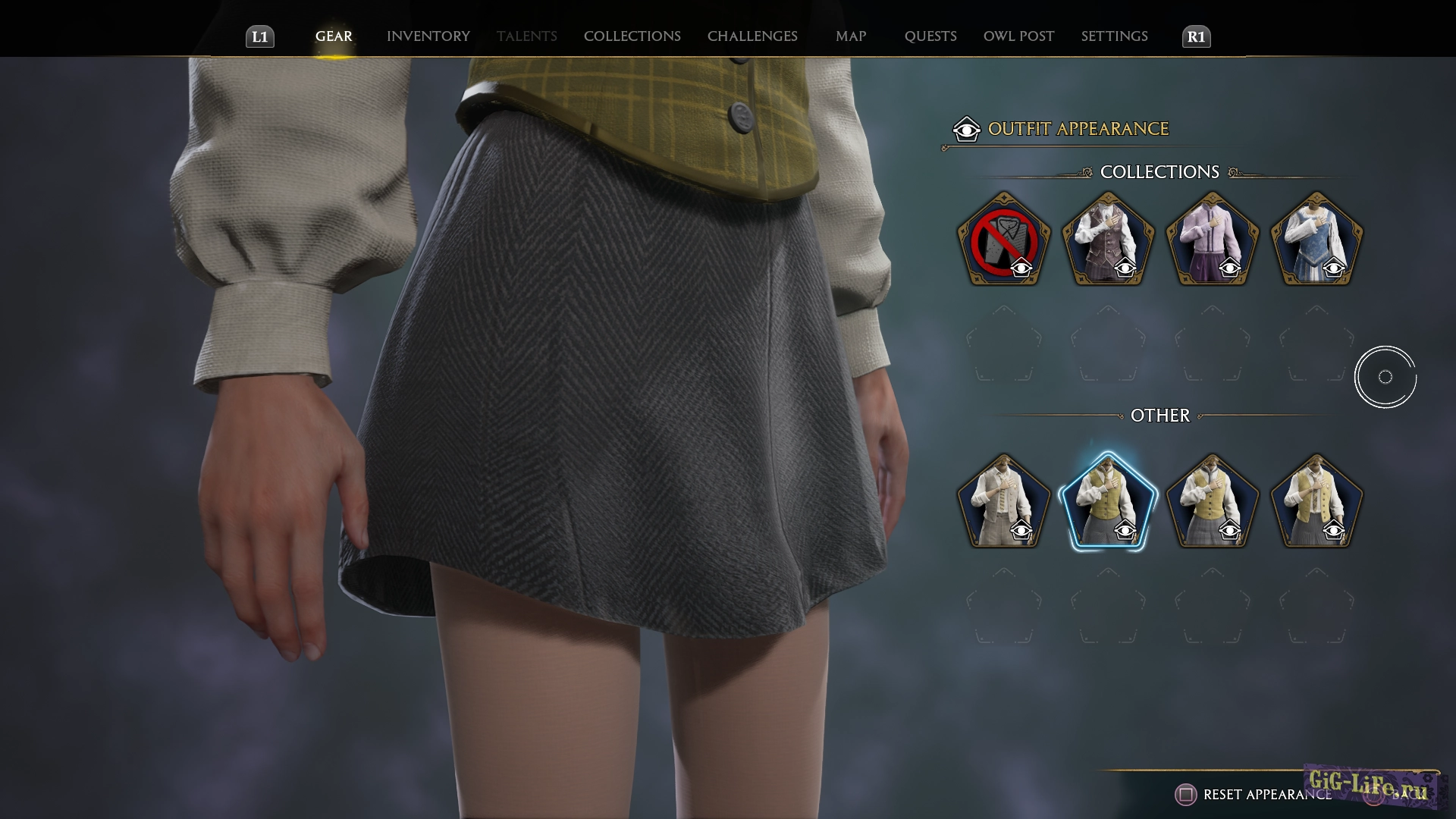Show the Quests tab

click(x=930, y=36)
